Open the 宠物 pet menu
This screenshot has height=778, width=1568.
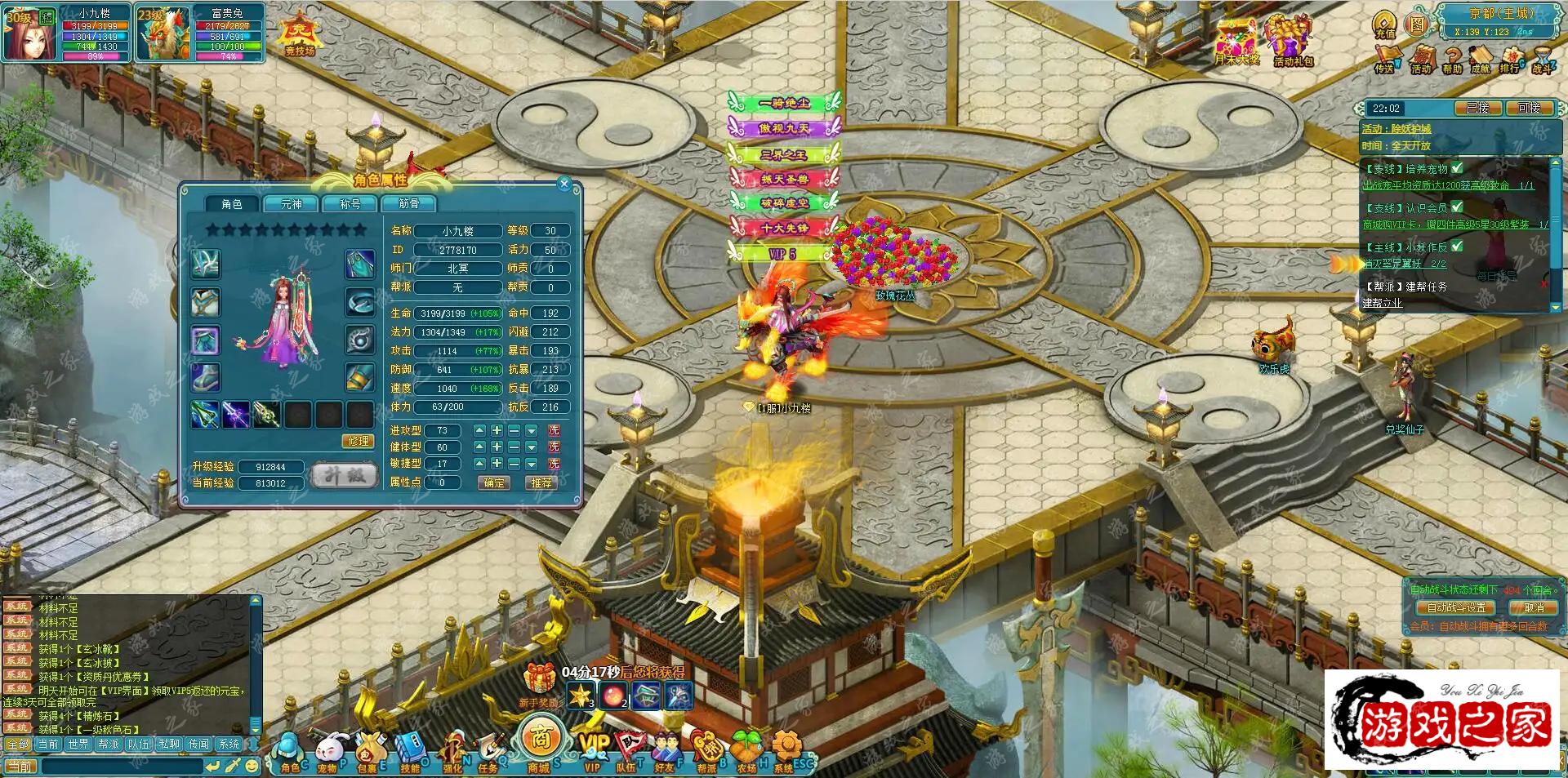328,753
